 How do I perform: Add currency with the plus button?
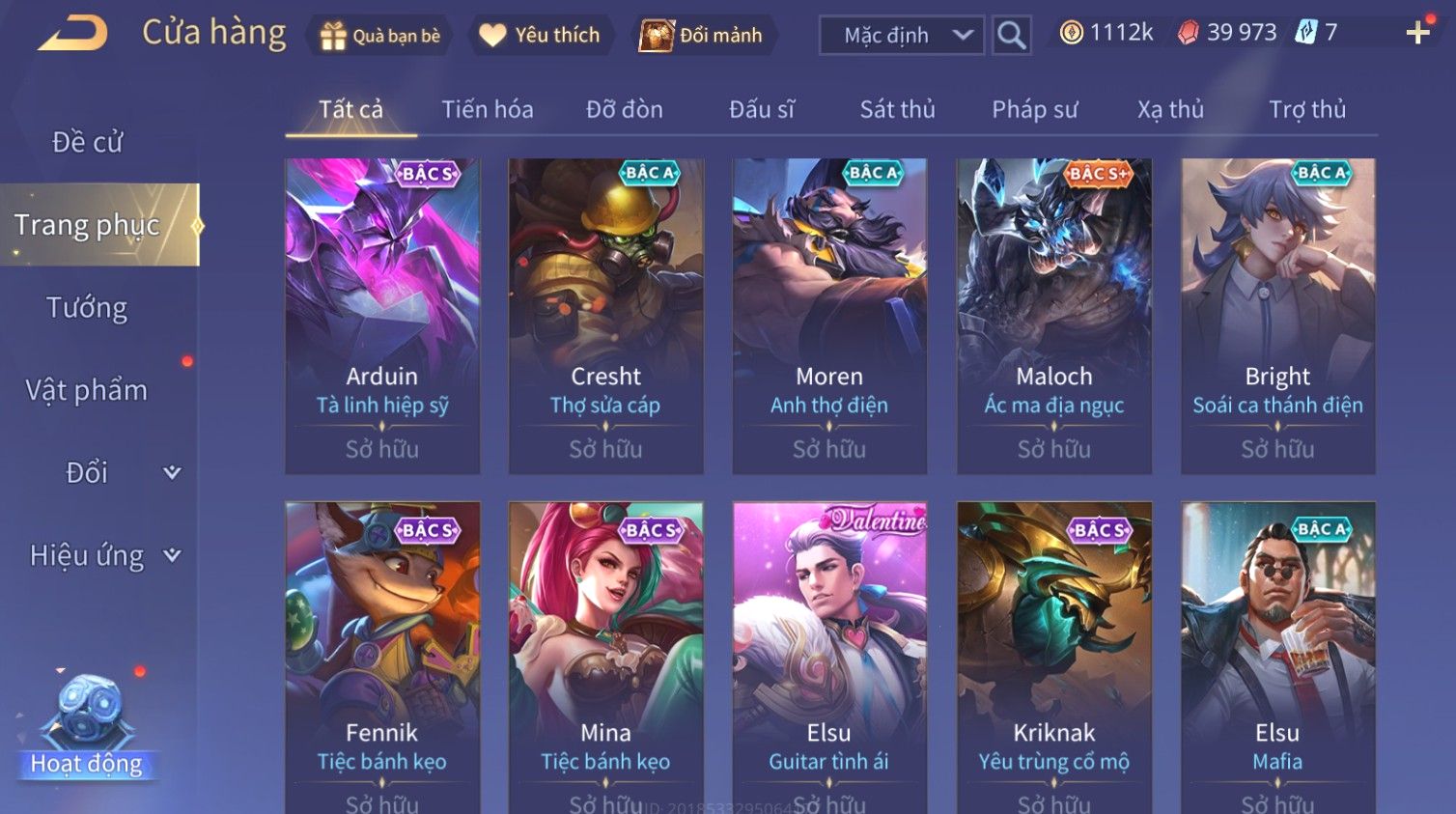click(1417, 34)
